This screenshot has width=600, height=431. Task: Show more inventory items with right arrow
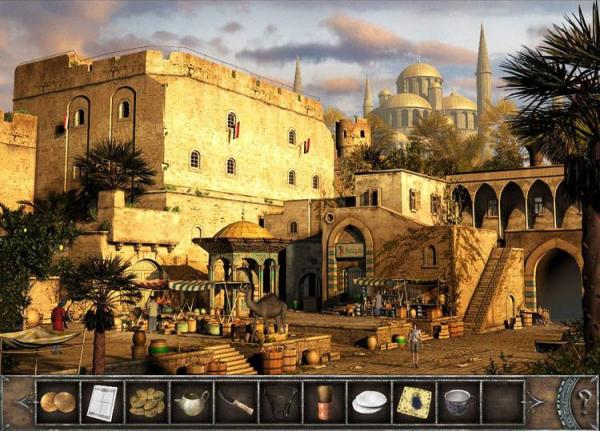tap(537, 402)
